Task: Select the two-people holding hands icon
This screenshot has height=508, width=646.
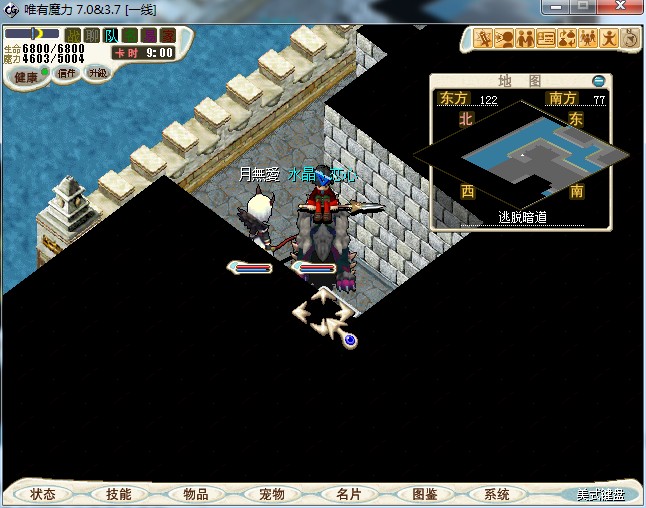Action: tap(524, 39)
